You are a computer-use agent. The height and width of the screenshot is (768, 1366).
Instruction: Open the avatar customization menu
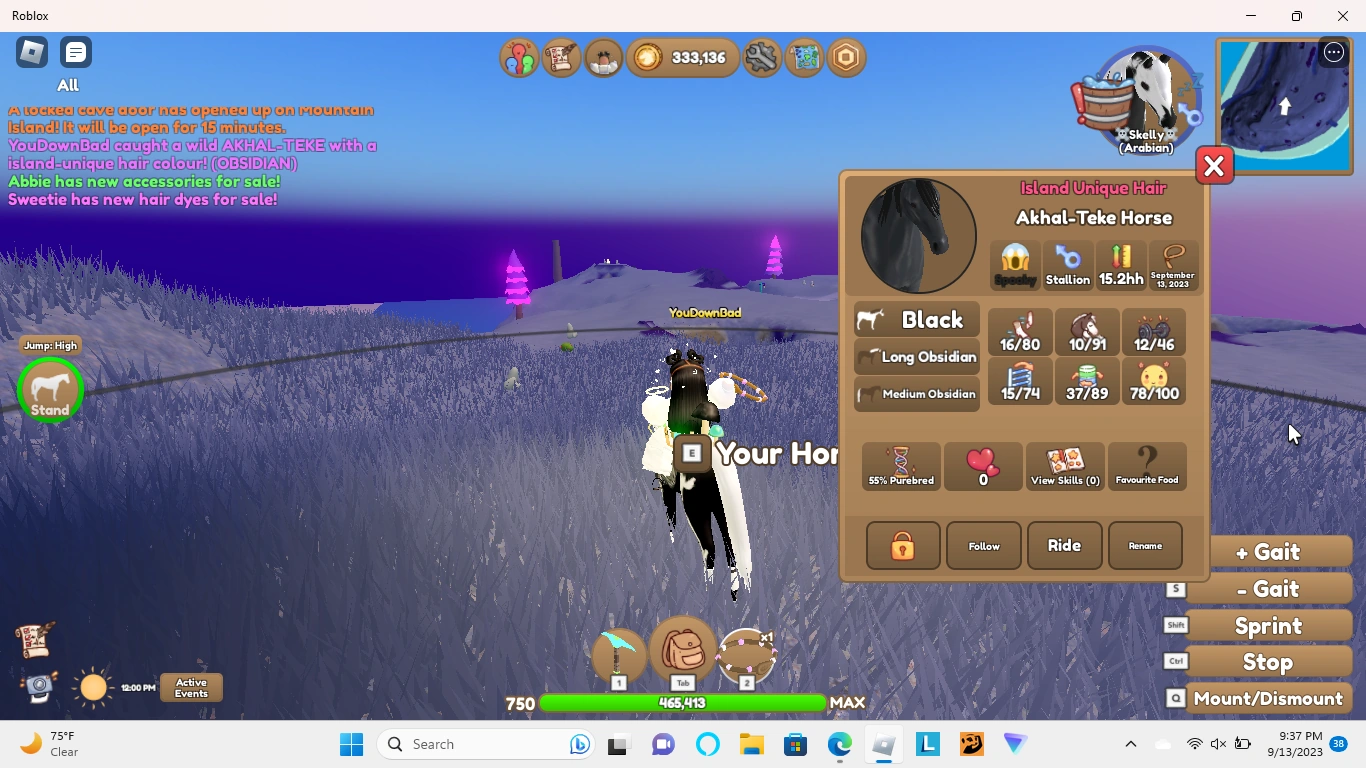click(x=603, y=57)
